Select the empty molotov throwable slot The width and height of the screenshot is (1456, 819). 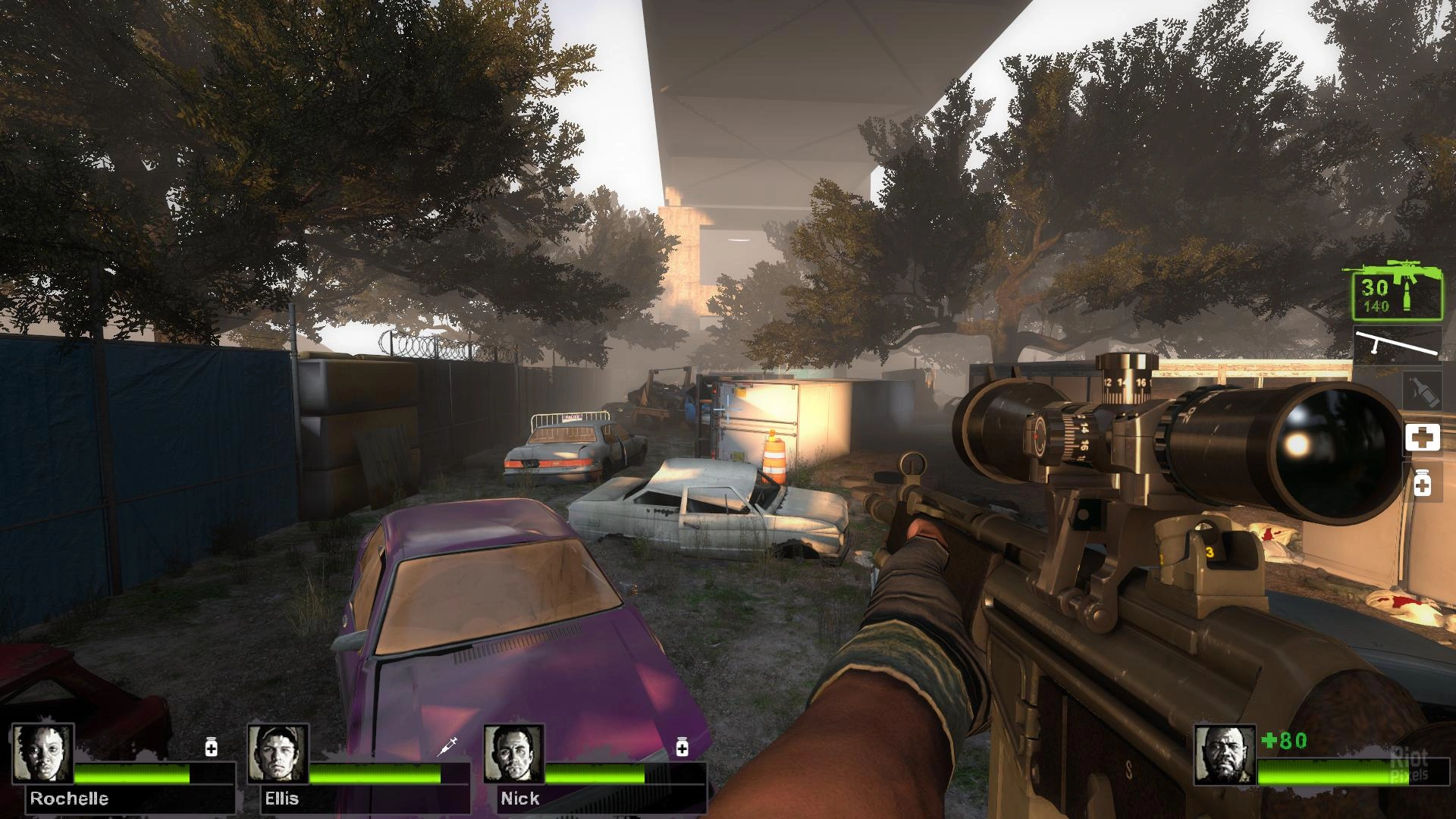coord(1421,391)
